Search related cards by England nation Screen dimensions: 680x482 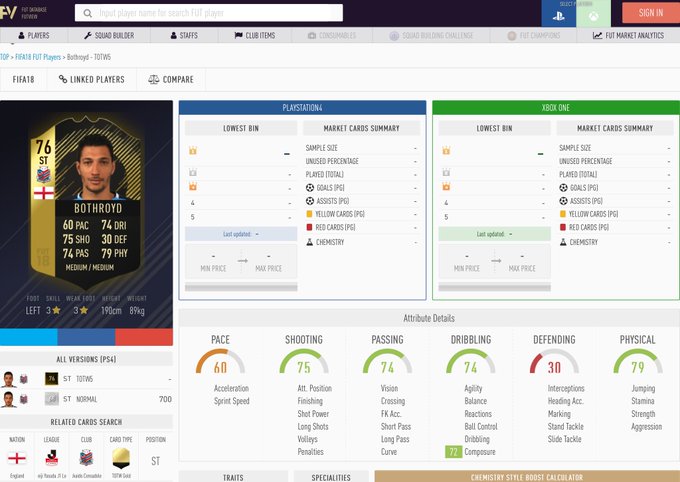(x=17, y=457)
